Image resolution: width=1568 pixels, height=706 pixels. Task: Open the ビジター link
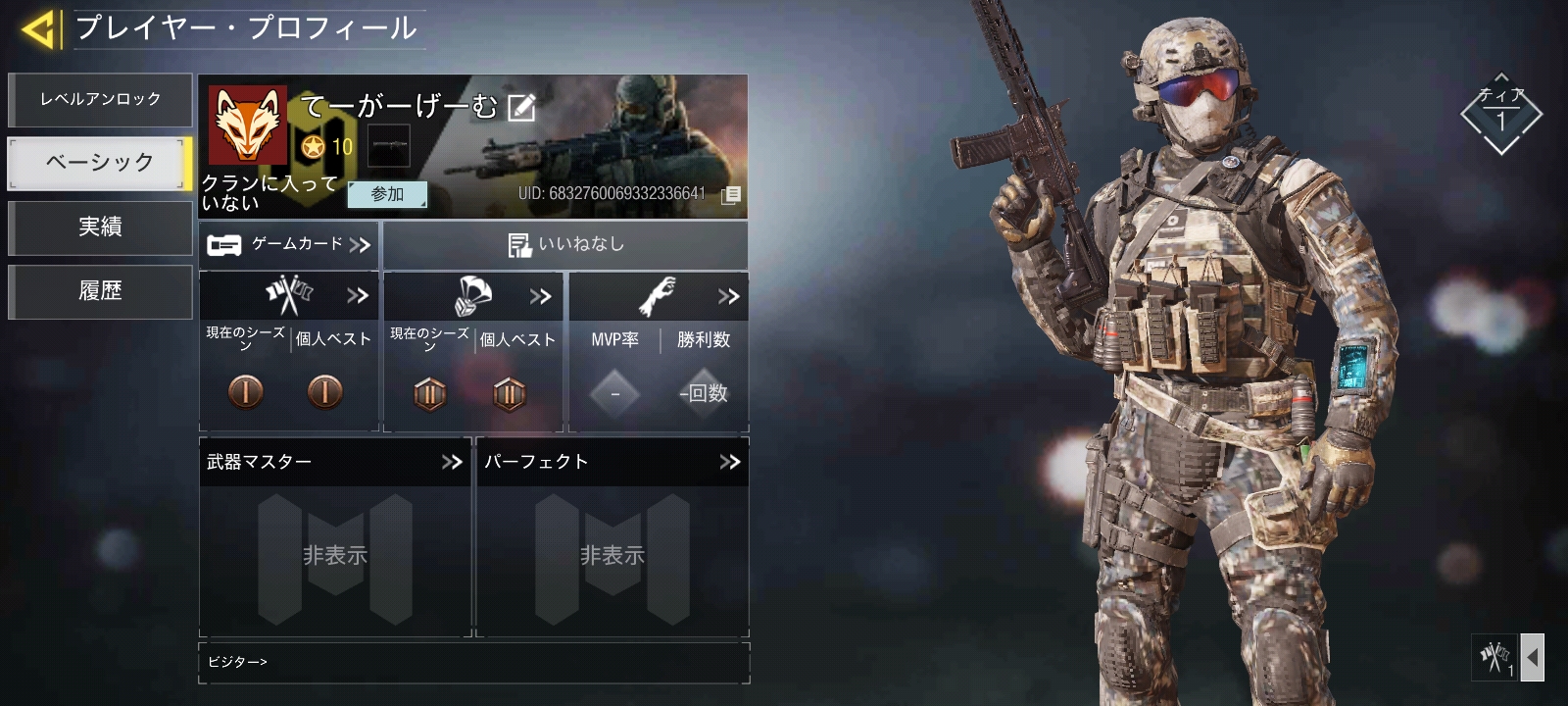click(238, 662)
